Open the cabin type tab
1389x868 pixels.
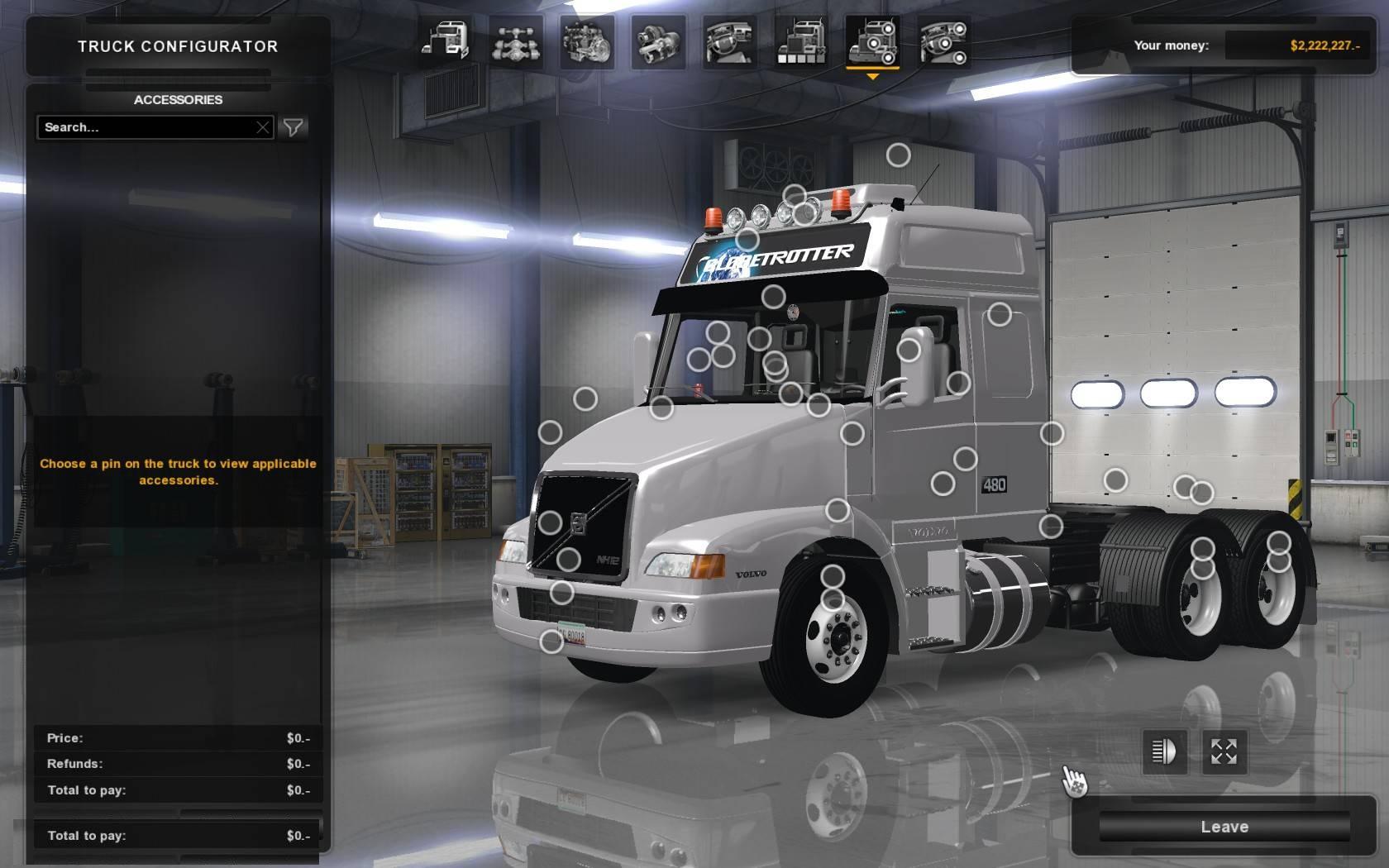(x=445, y=41)
